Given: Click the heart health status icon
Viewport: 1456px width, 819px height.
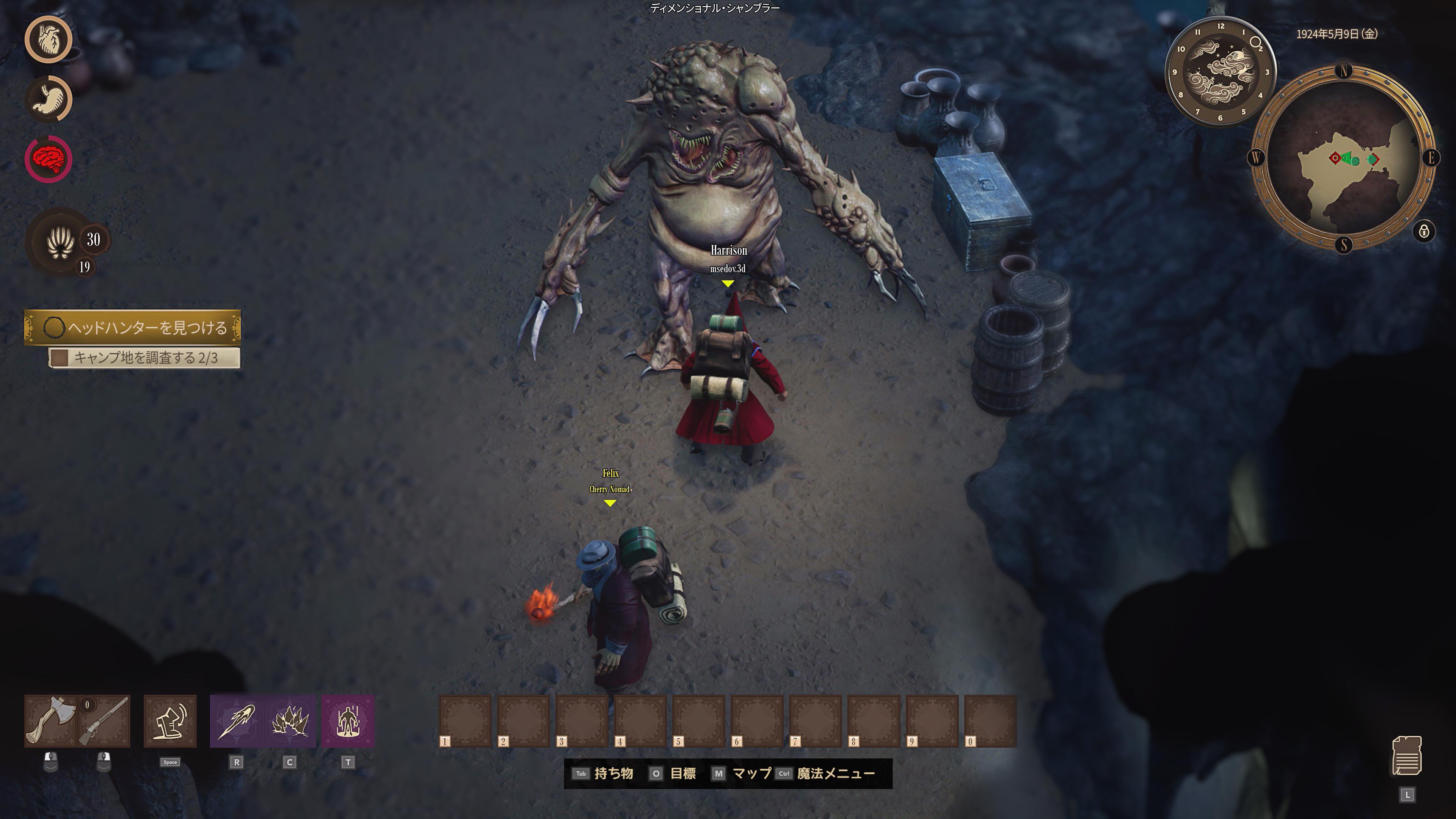Looking at the screenshot, I should click(x=49, y=39).
